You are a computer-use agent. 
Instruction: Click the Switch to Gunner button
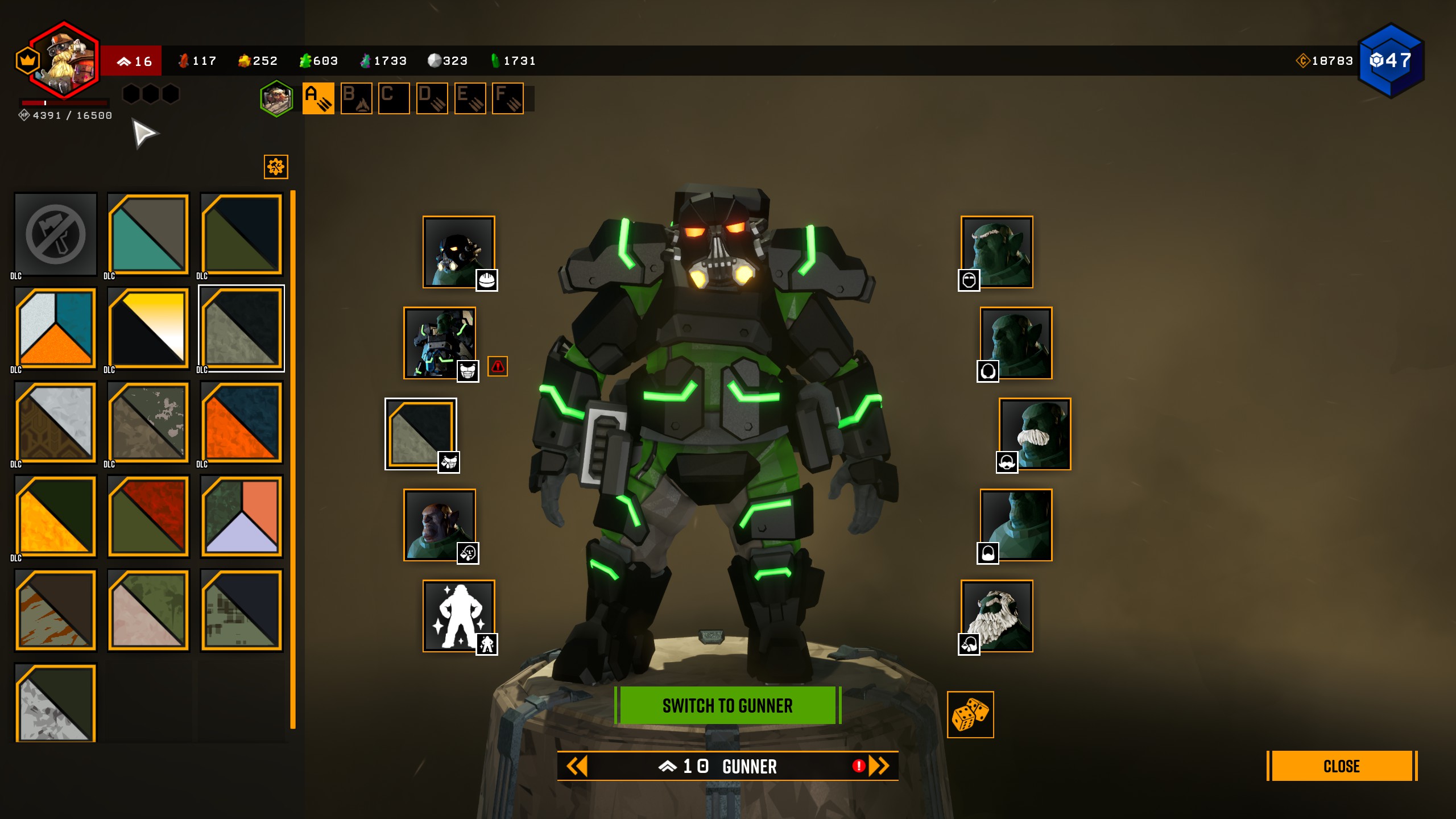coord(727,705)
